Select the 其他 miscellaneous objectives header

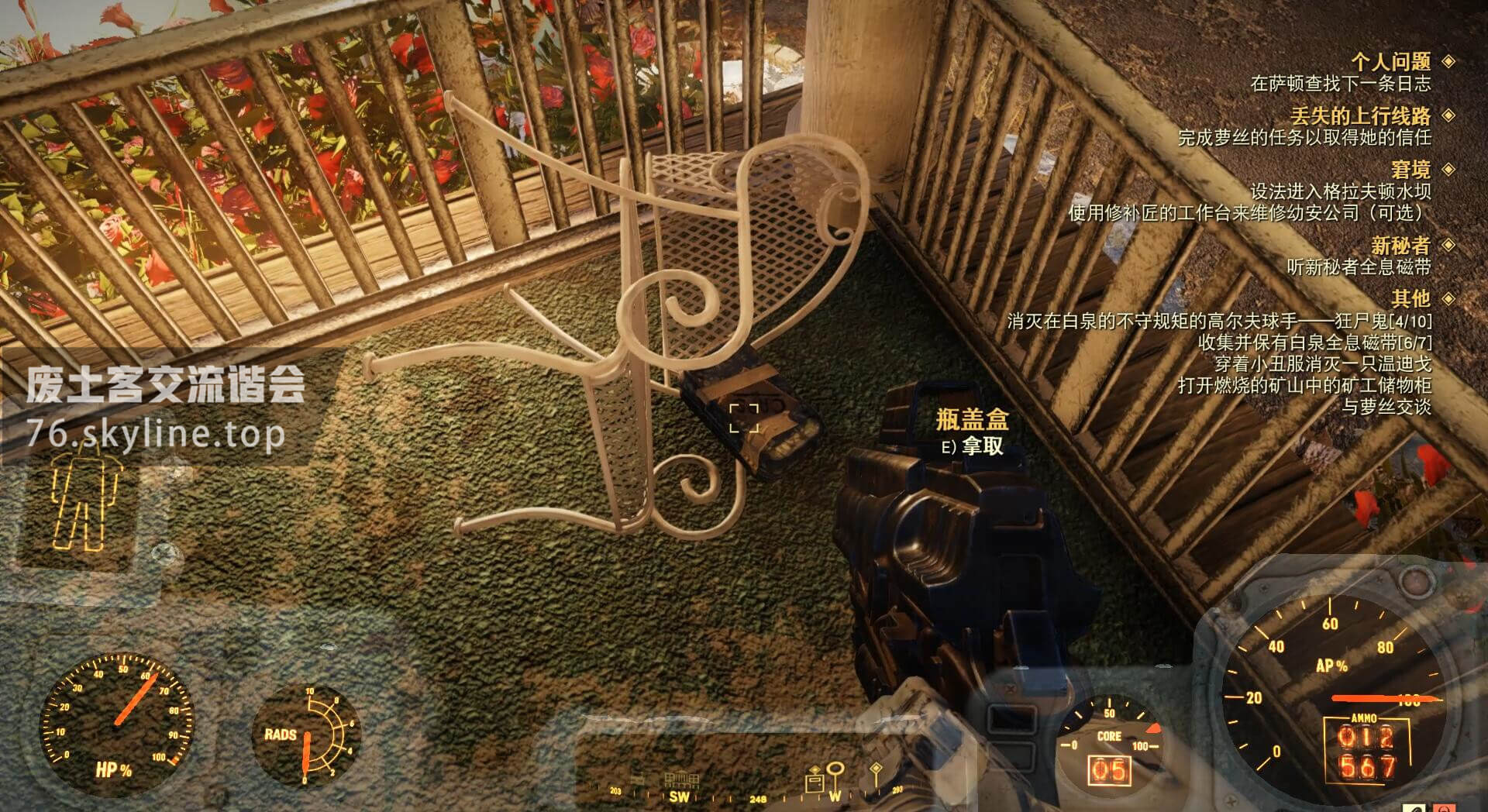click(x=1410, y=298)
